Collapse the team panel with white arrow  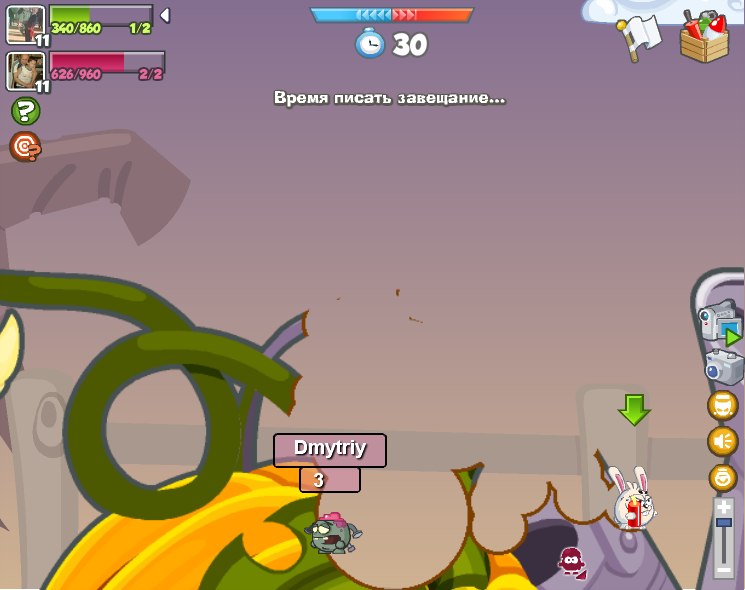pos(165,15)
